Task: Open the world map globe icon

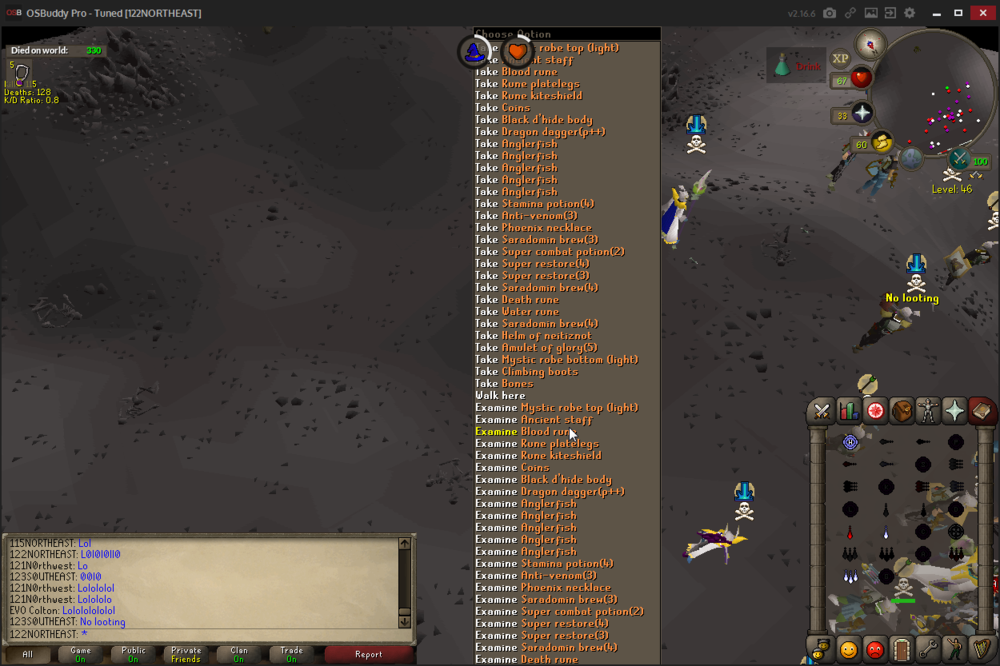Action: [x=911, y=158]
